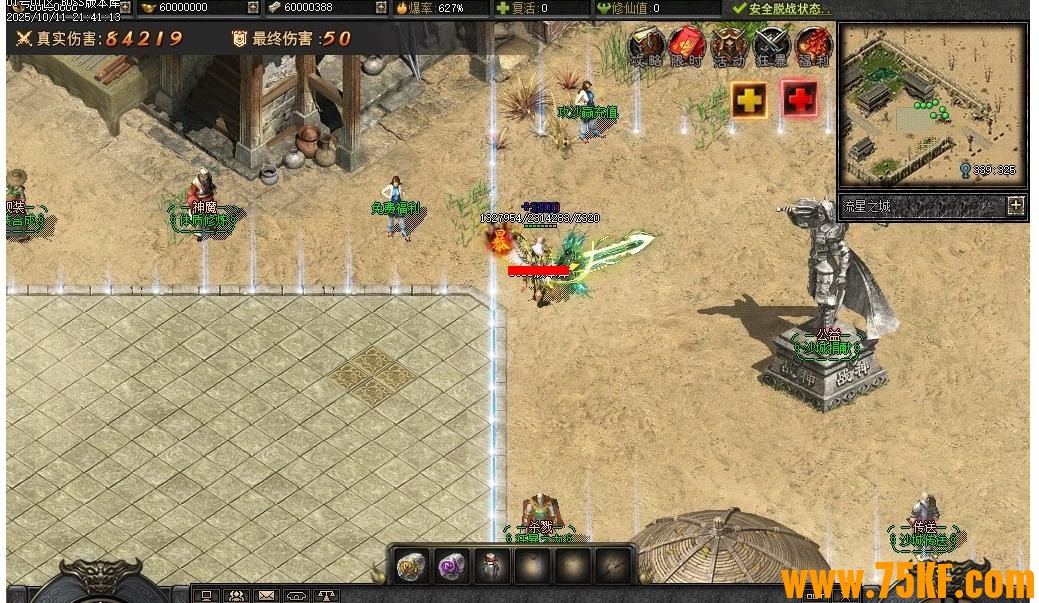The width and height of the screenshot is (1039, 603).
Task: Use the gold-sealed scroll in the hotbar
Action: pyautogui.click(x=412, y=566)
